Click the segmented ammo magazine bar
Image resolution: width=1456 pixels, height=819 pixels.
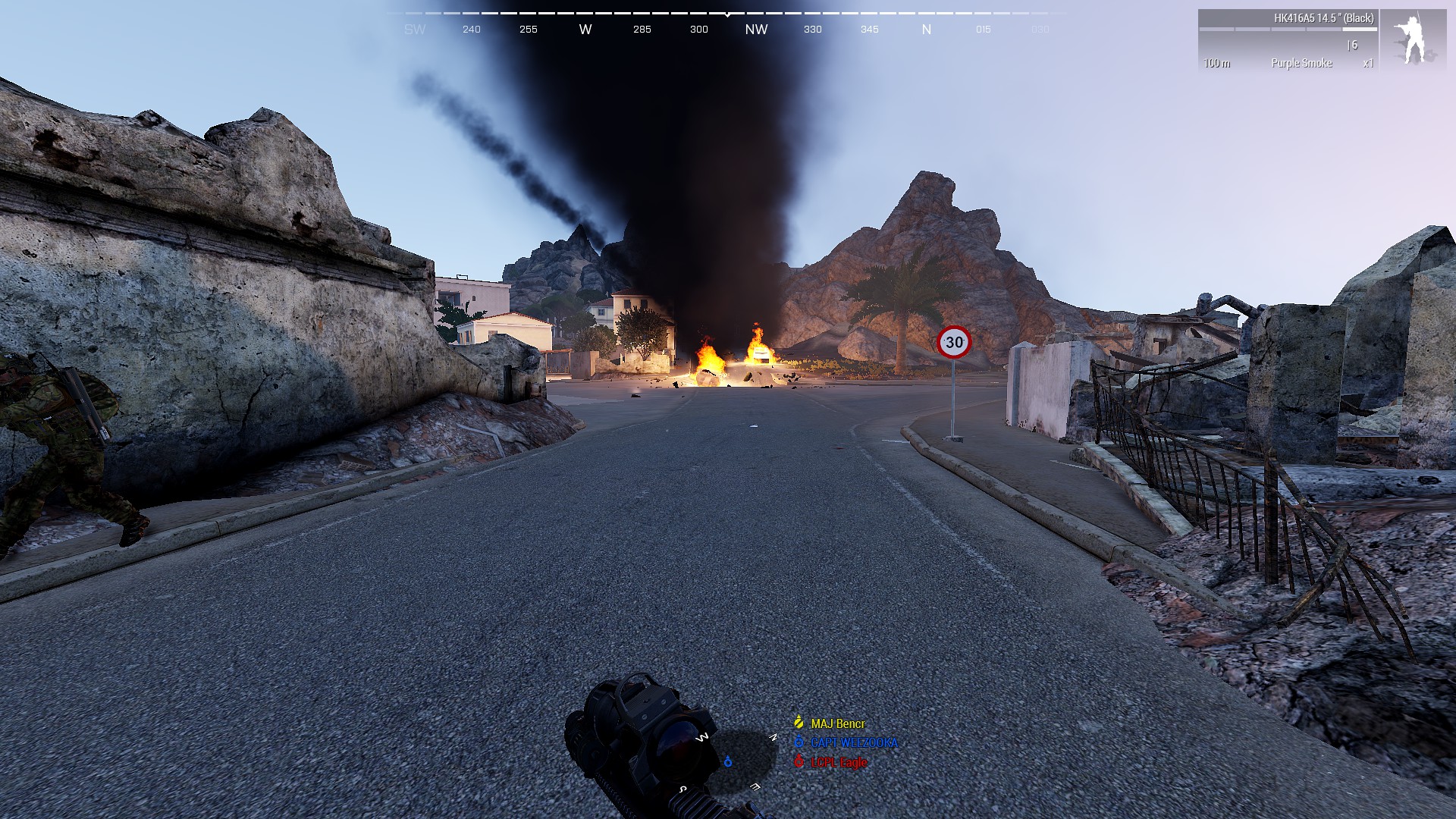(x=1288, y=30)
